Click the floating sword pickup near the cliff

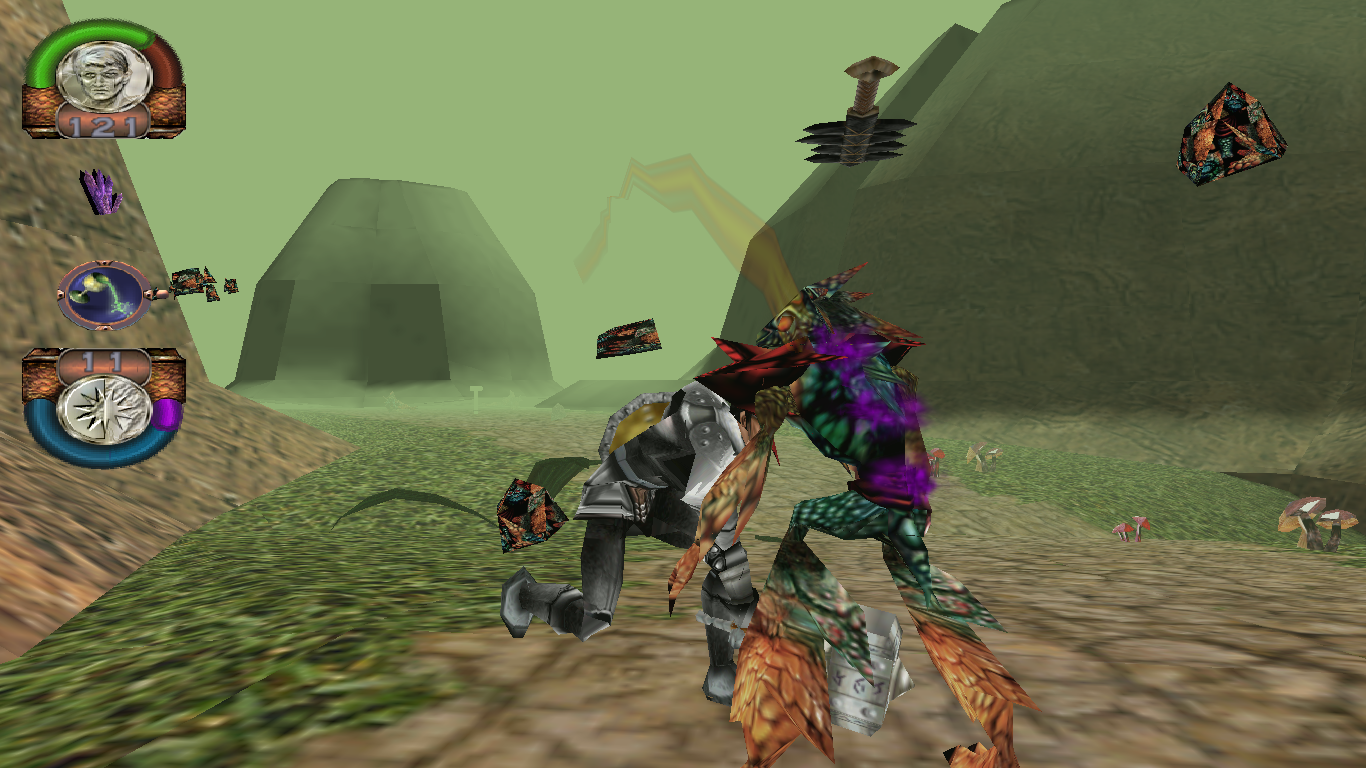860,110
